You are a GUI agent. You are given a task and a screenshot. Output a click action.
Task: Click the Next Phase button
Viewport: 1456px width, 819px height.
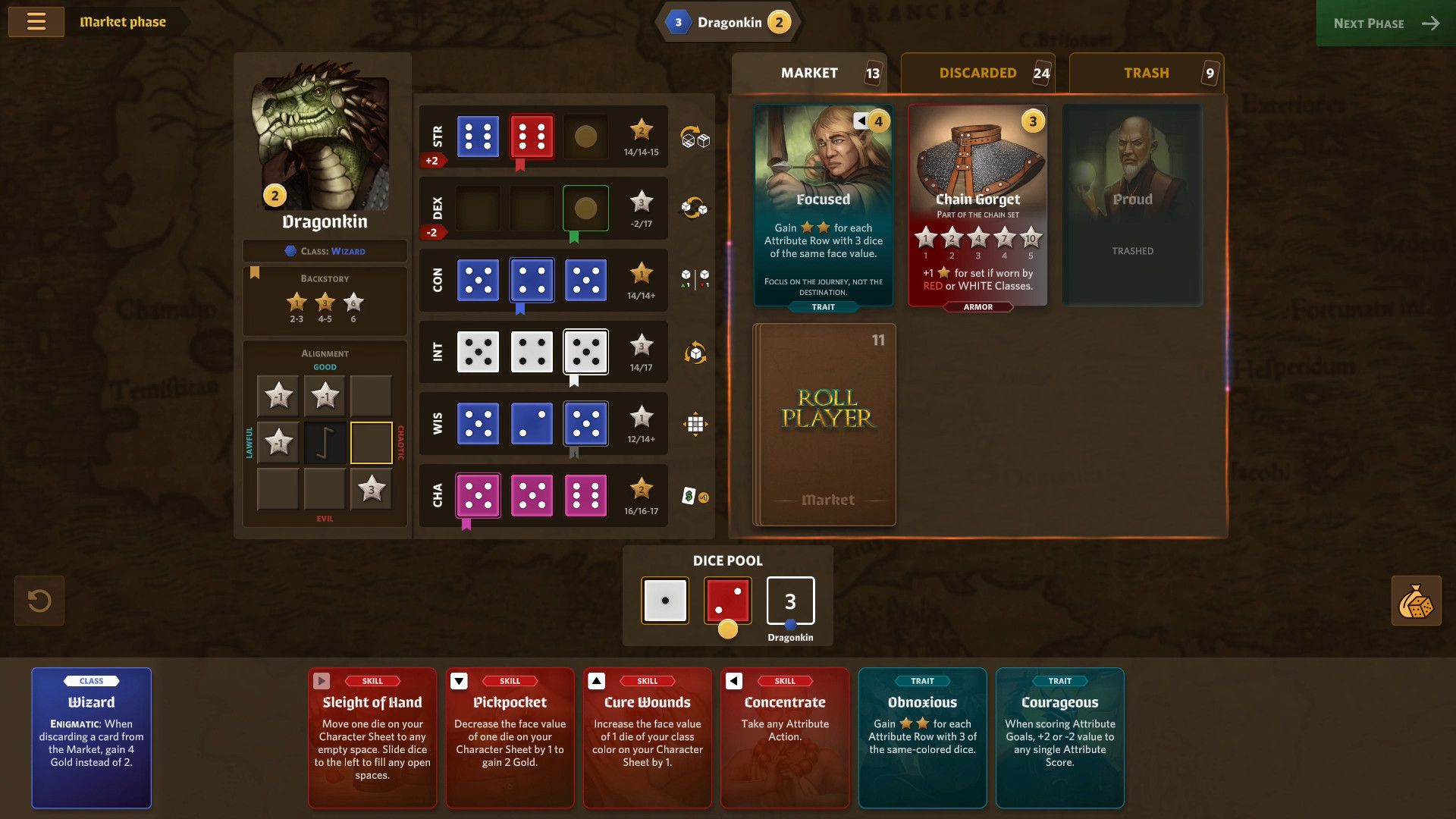click(x=1385, y=24)
